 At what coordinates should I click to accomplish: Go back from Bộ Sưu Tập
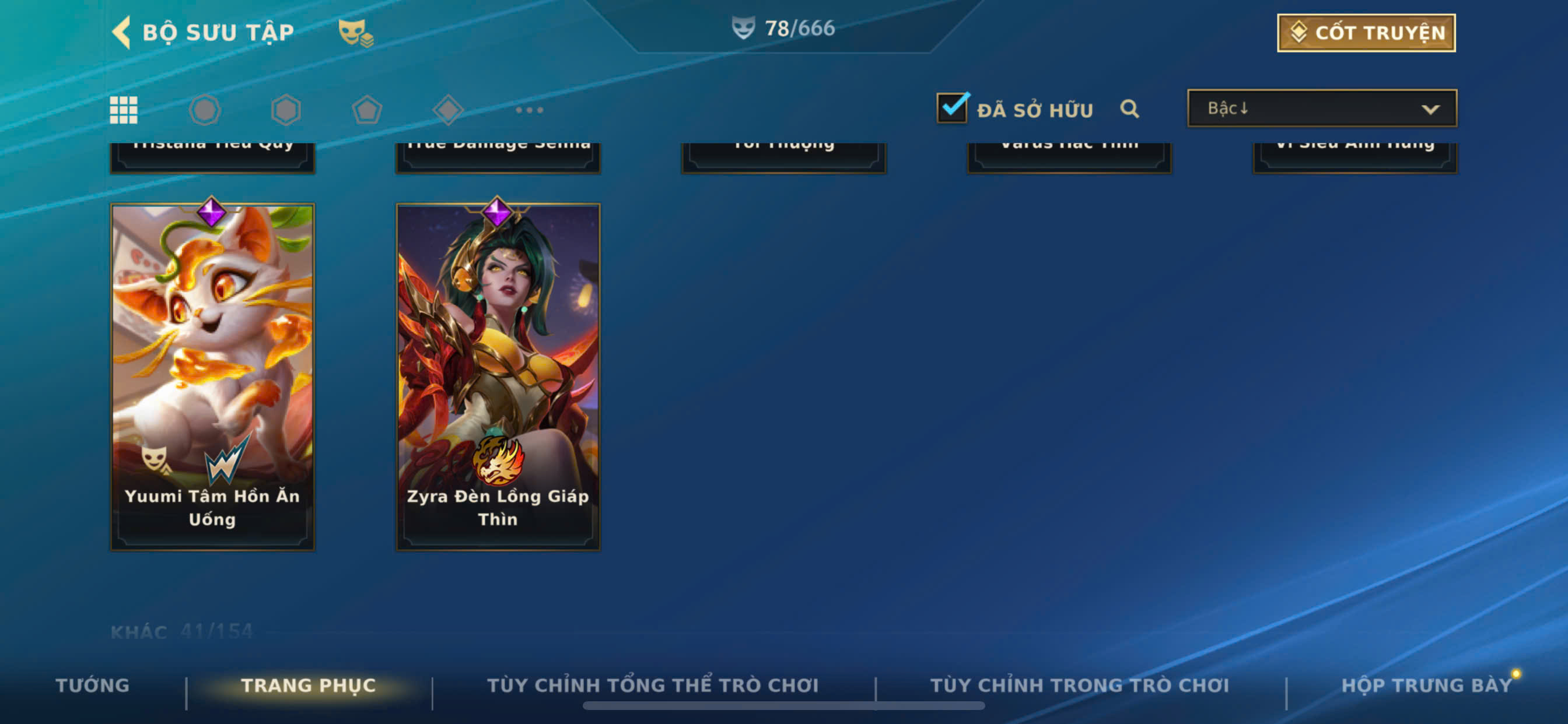point(122,31)
